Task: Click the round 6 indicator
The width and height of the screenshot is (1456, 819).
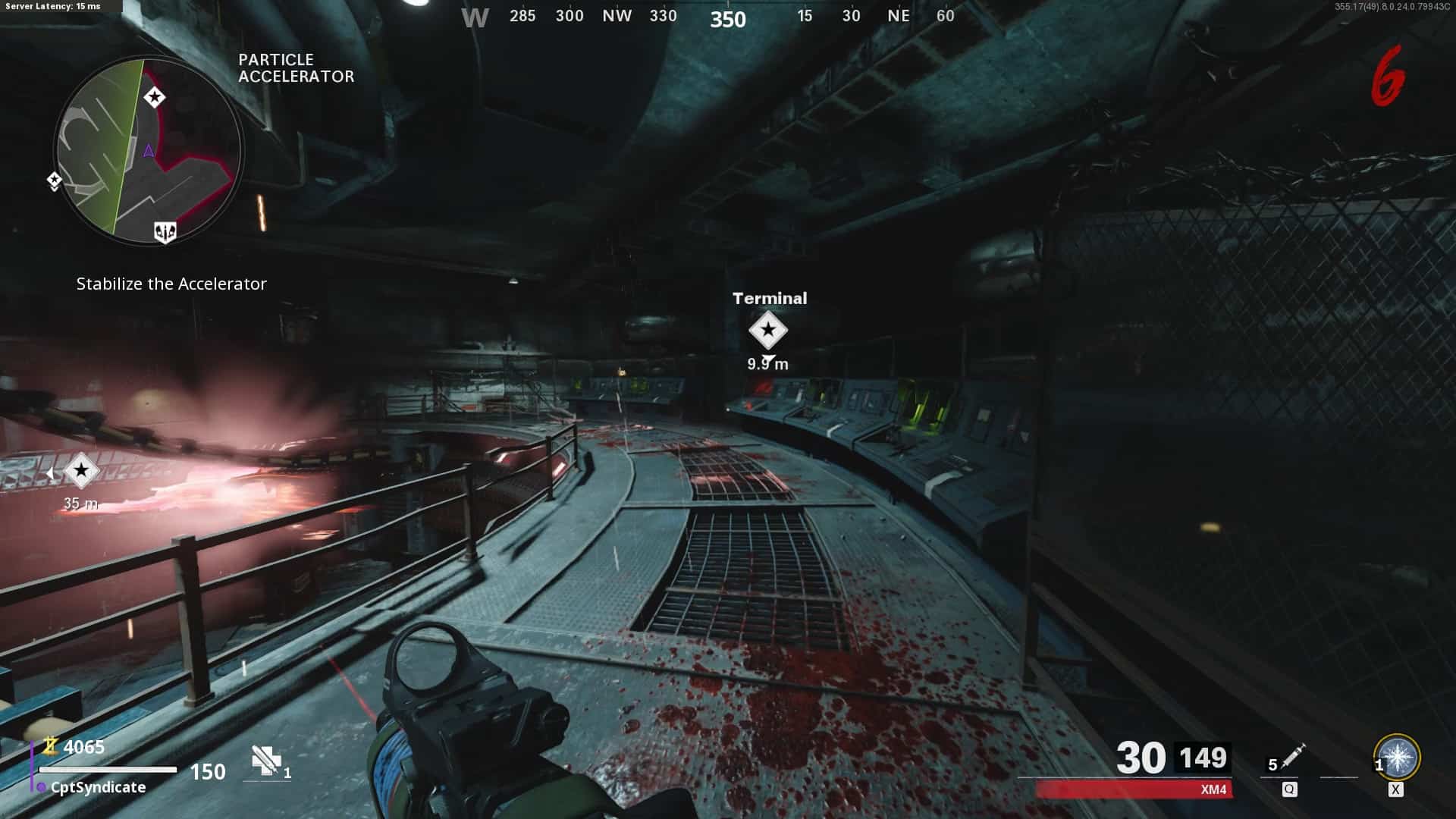Action: click(x=1387, y=76)
